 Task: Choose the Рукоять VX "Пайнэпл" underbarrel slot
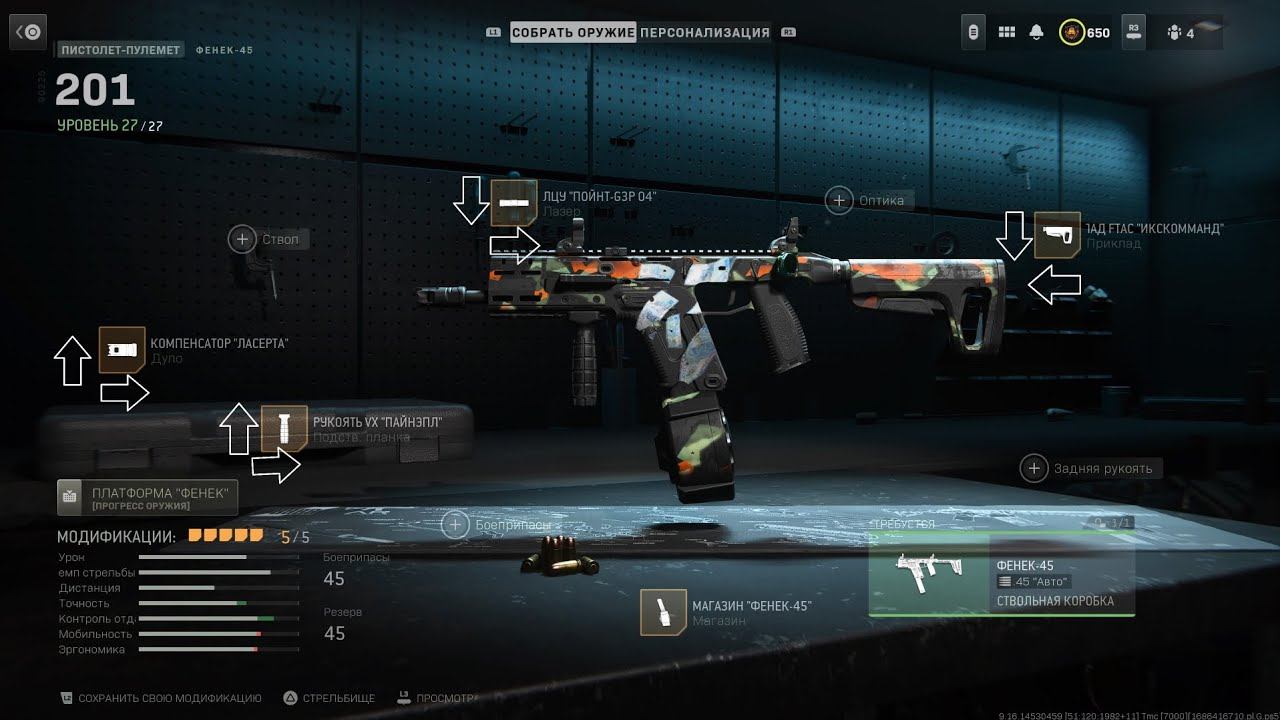284,428
